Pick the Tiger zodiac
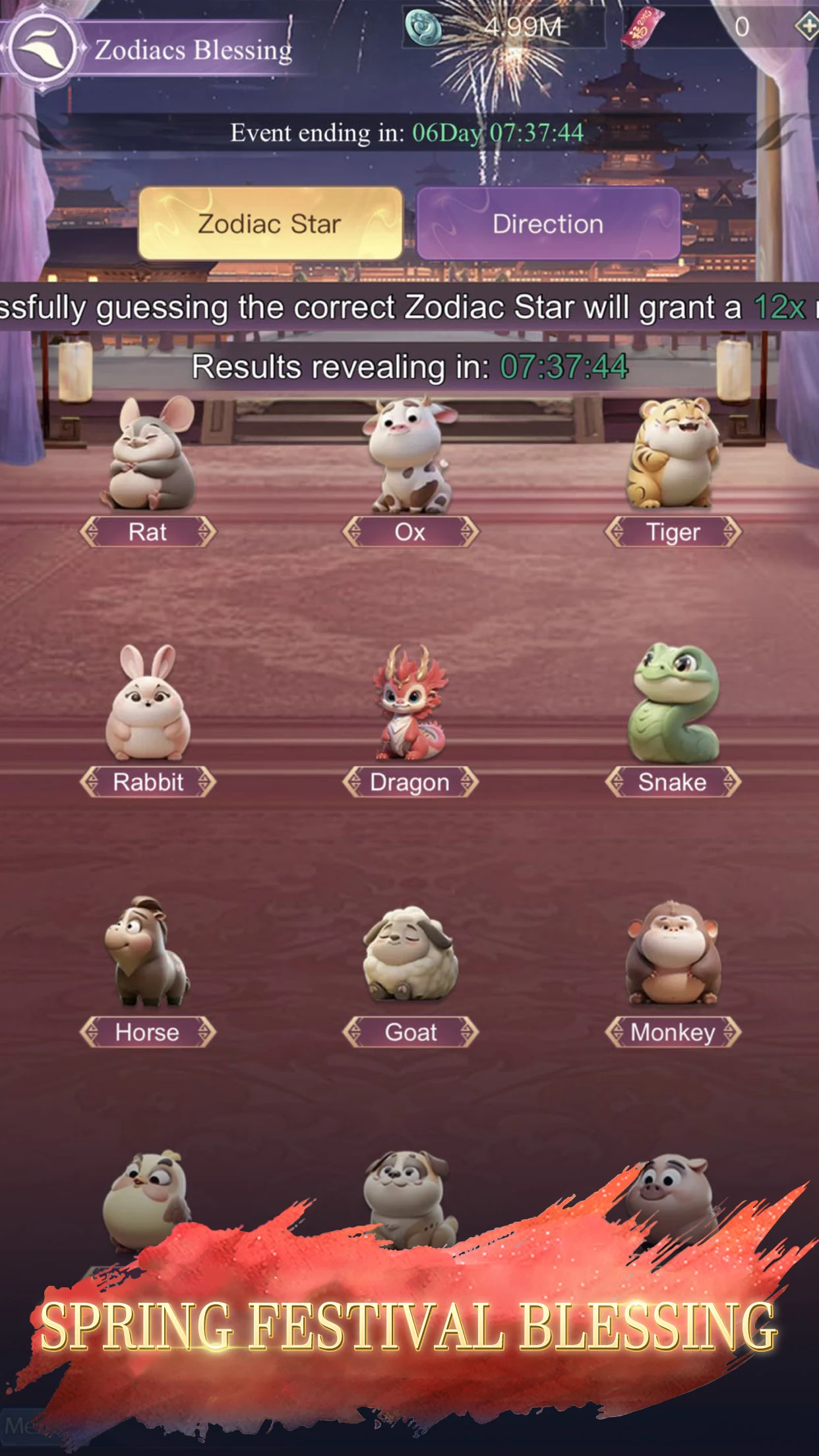 click(673, 462)
